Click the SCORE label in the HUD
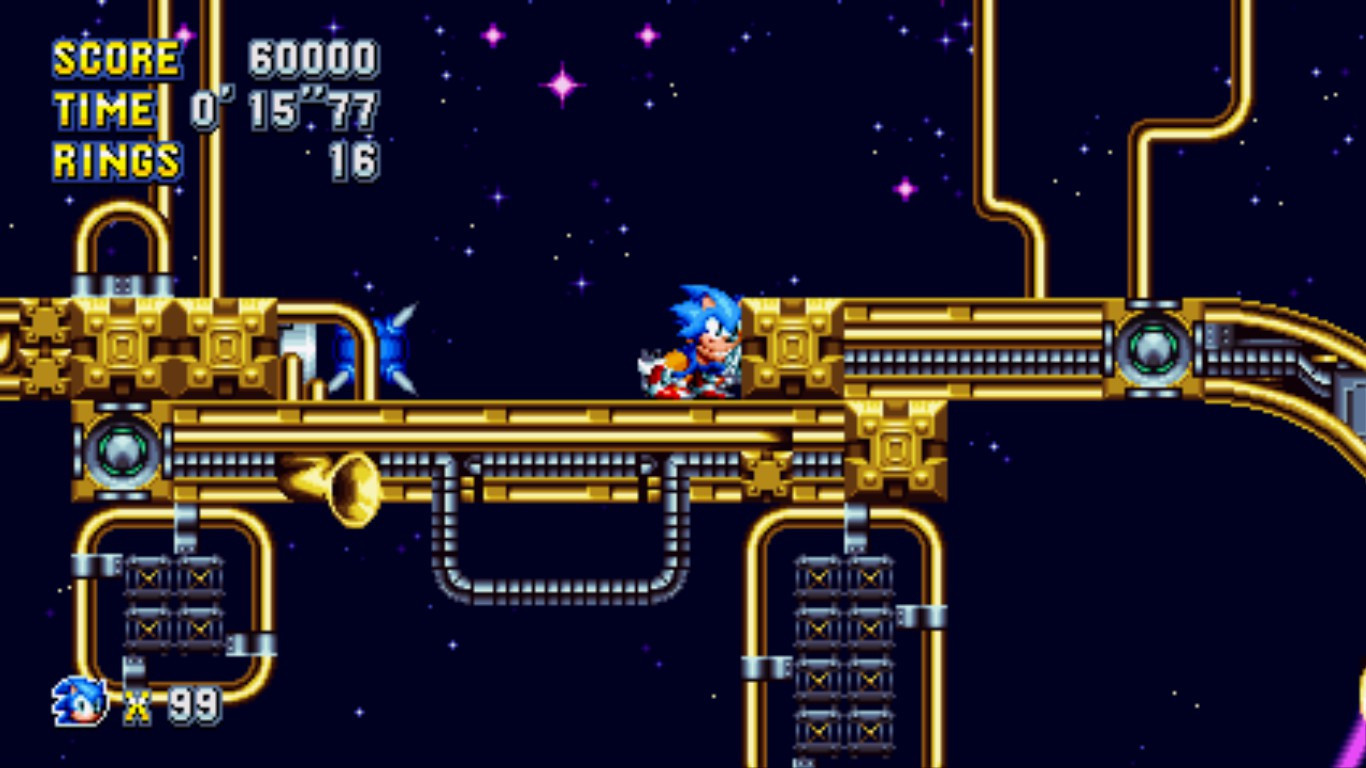Image resolution: width=1366 pixels, height=768 pixels. (115, 58)
